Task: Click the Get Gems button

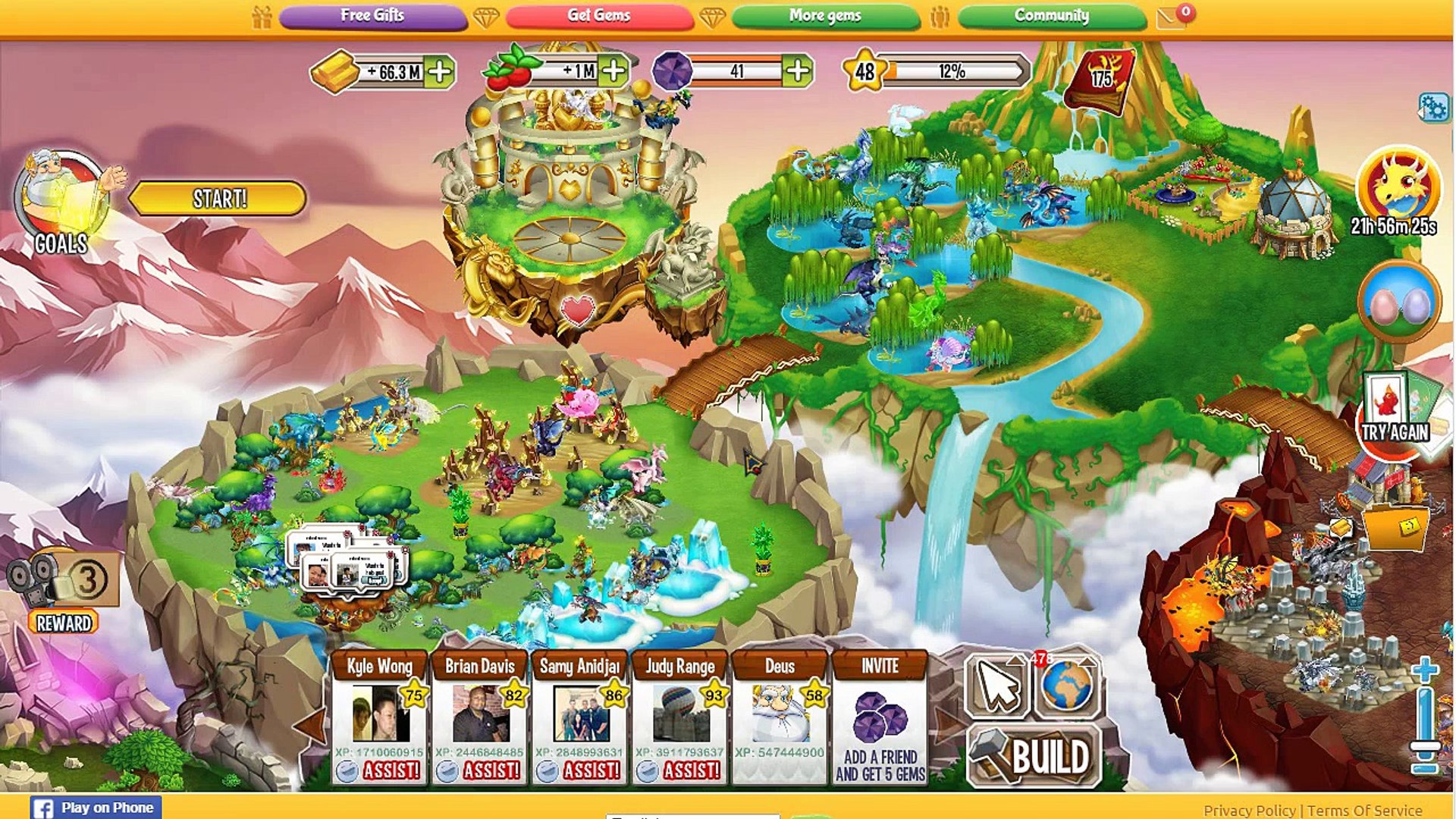Action: (599, 16)
